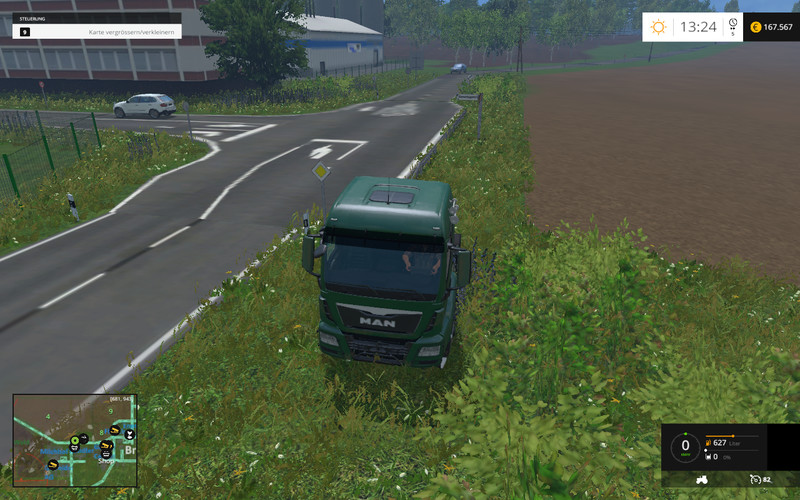Select the clock time-scale icon
Viewport: 800px width, 500px height.
732,23
